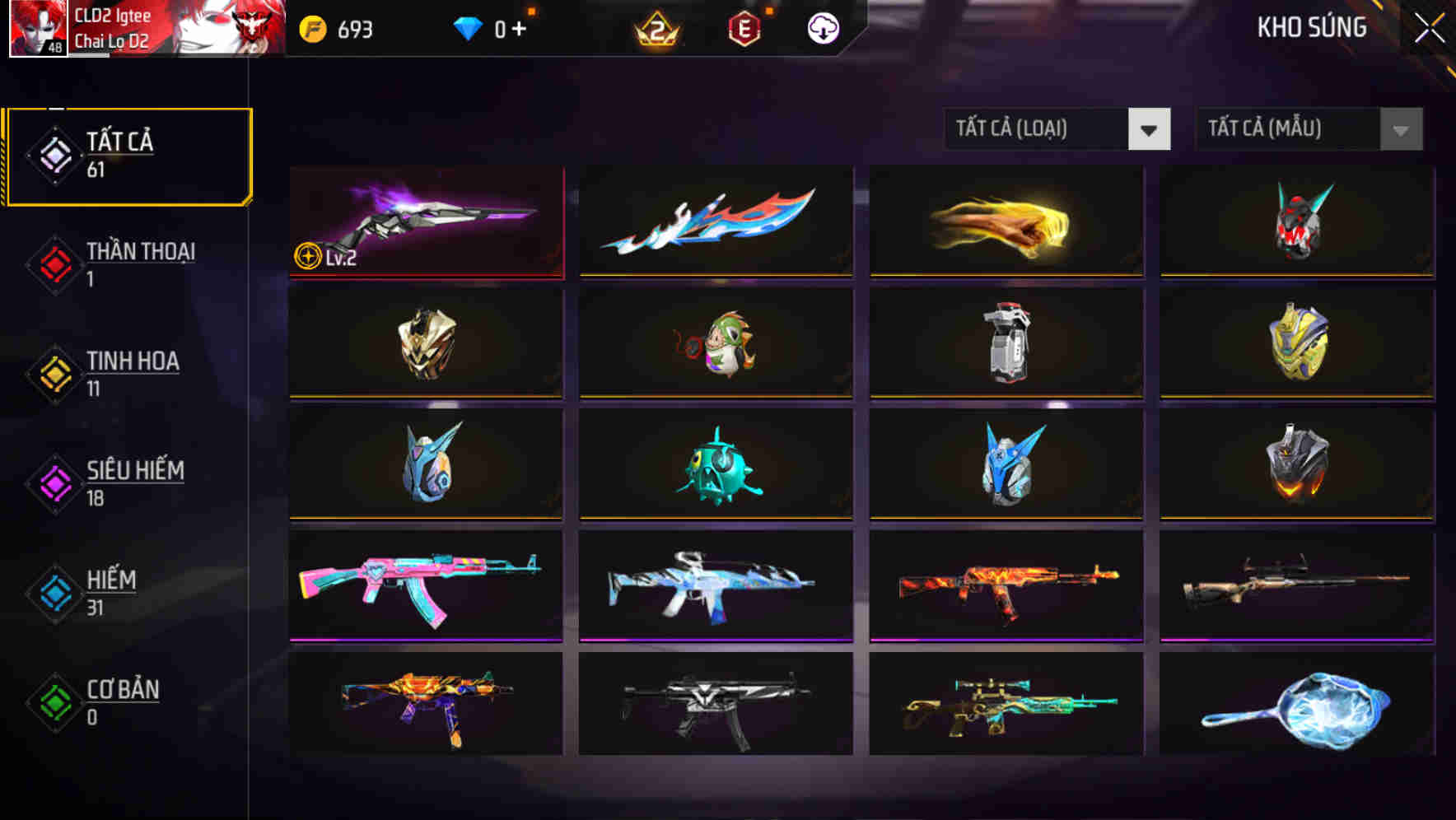Select the red E event badge
Viewport: 1456px width, 820px height.
point(745,27)
